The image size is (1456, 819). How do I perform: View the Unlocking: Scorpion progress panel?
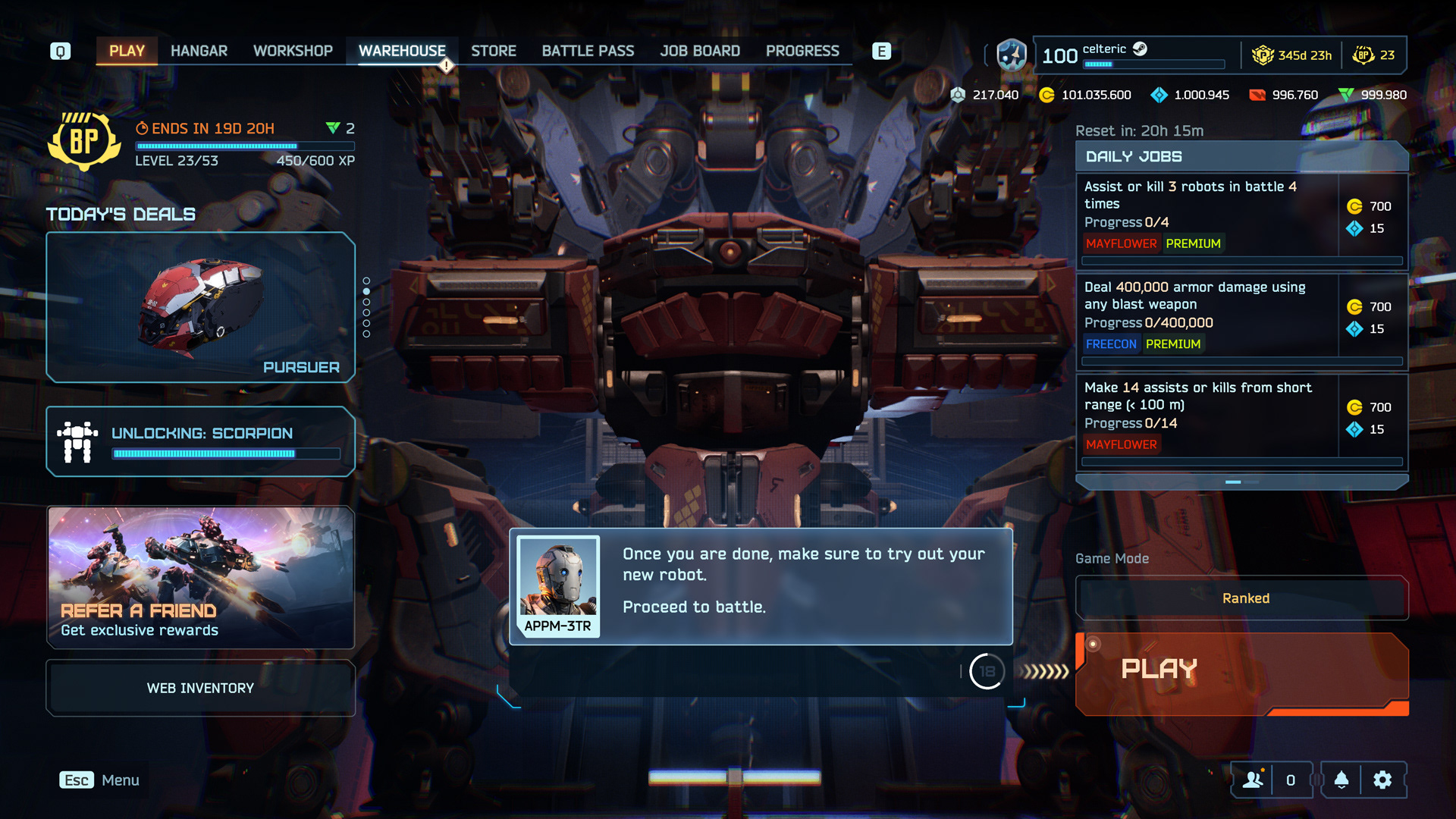201,441
